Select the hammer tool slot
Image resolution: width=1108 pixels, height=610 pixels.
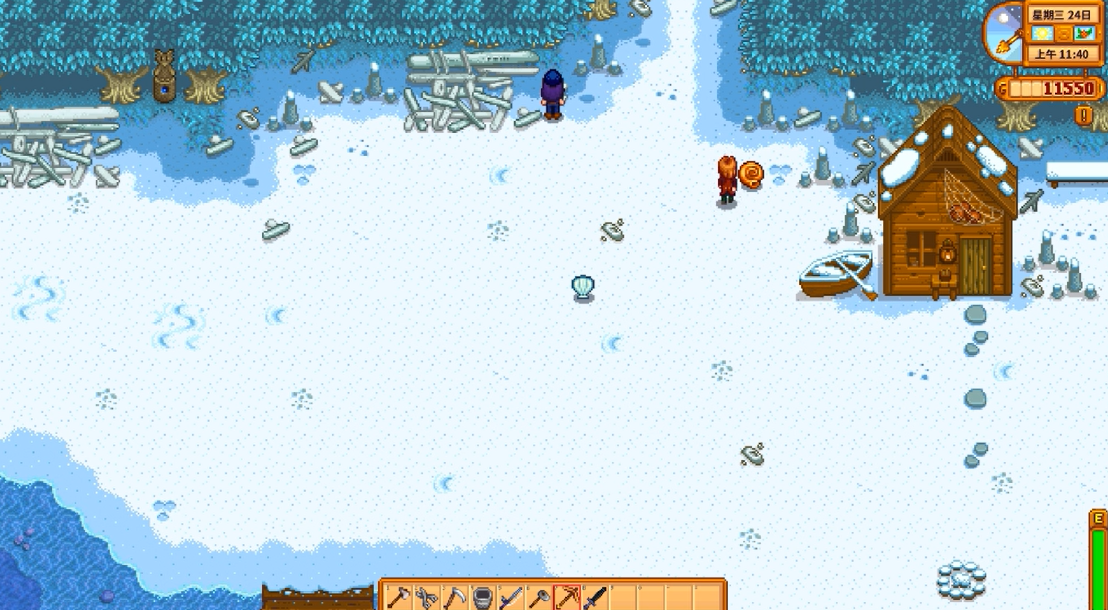[x=539, y=597]
